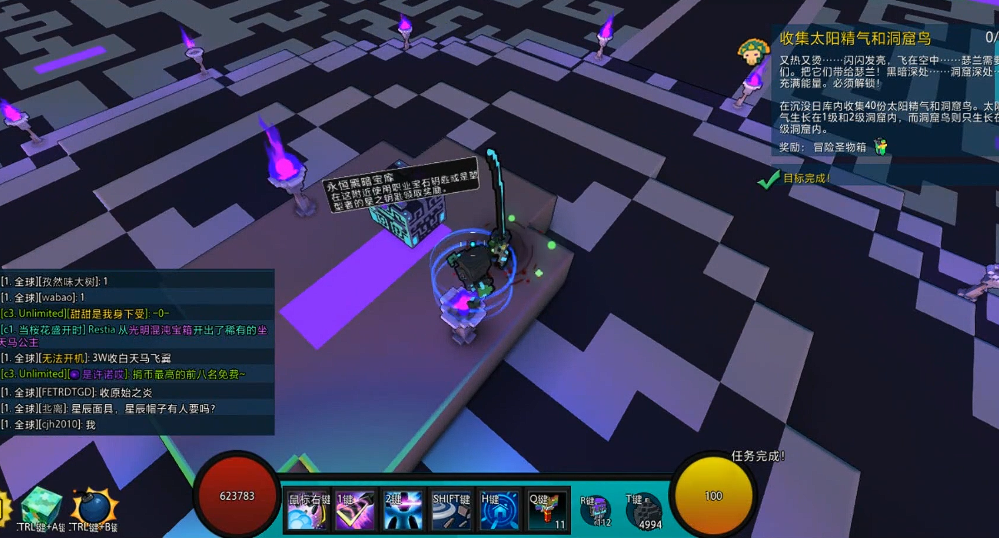999x538 pixels.
Task: Inspect the adventure relic box reward icon
Action: click(x=881, y=147)
